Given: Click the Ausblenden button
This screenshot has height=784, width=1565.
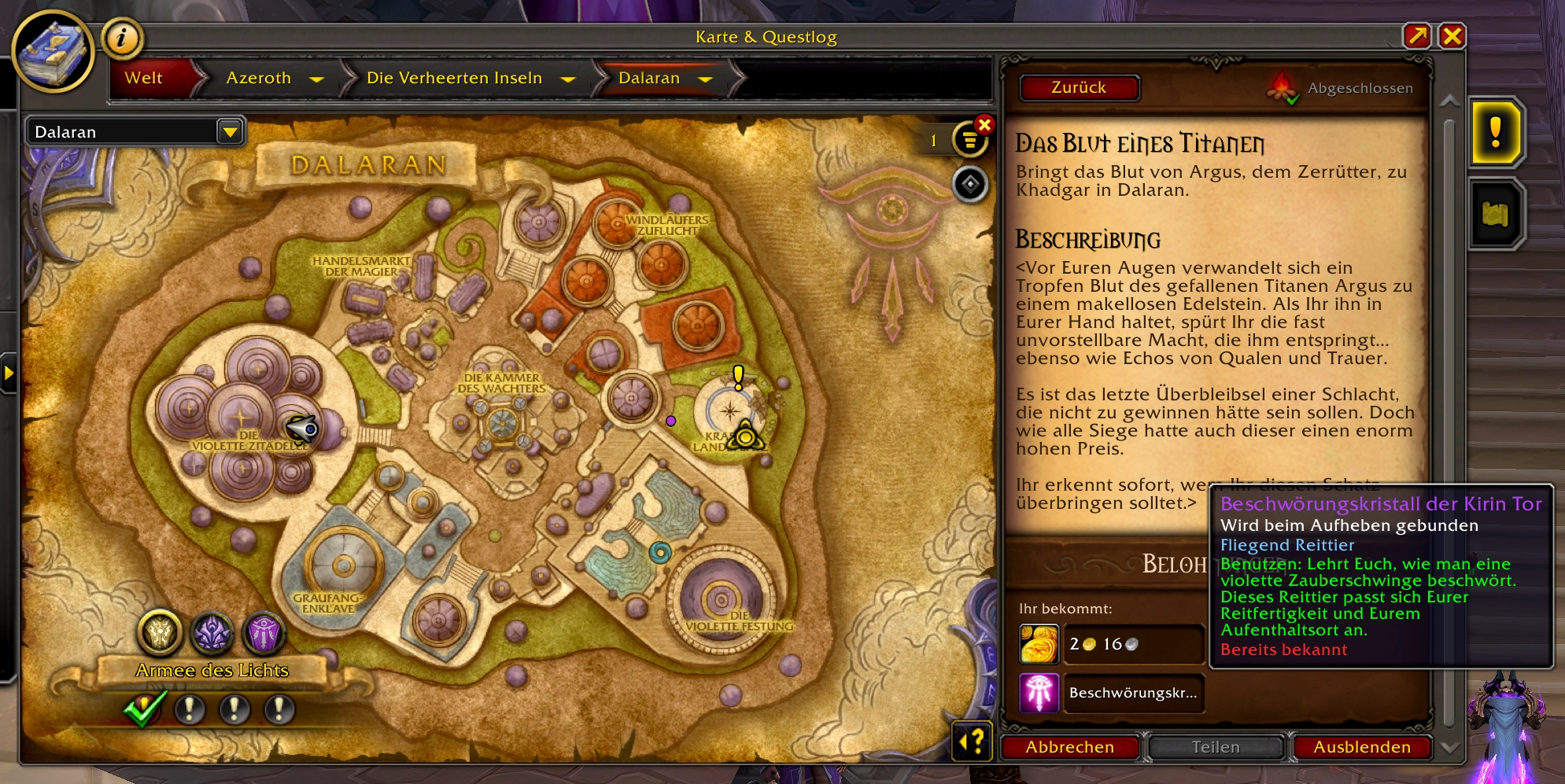Looking at the screenshot, I should [x=1361, y=747].
